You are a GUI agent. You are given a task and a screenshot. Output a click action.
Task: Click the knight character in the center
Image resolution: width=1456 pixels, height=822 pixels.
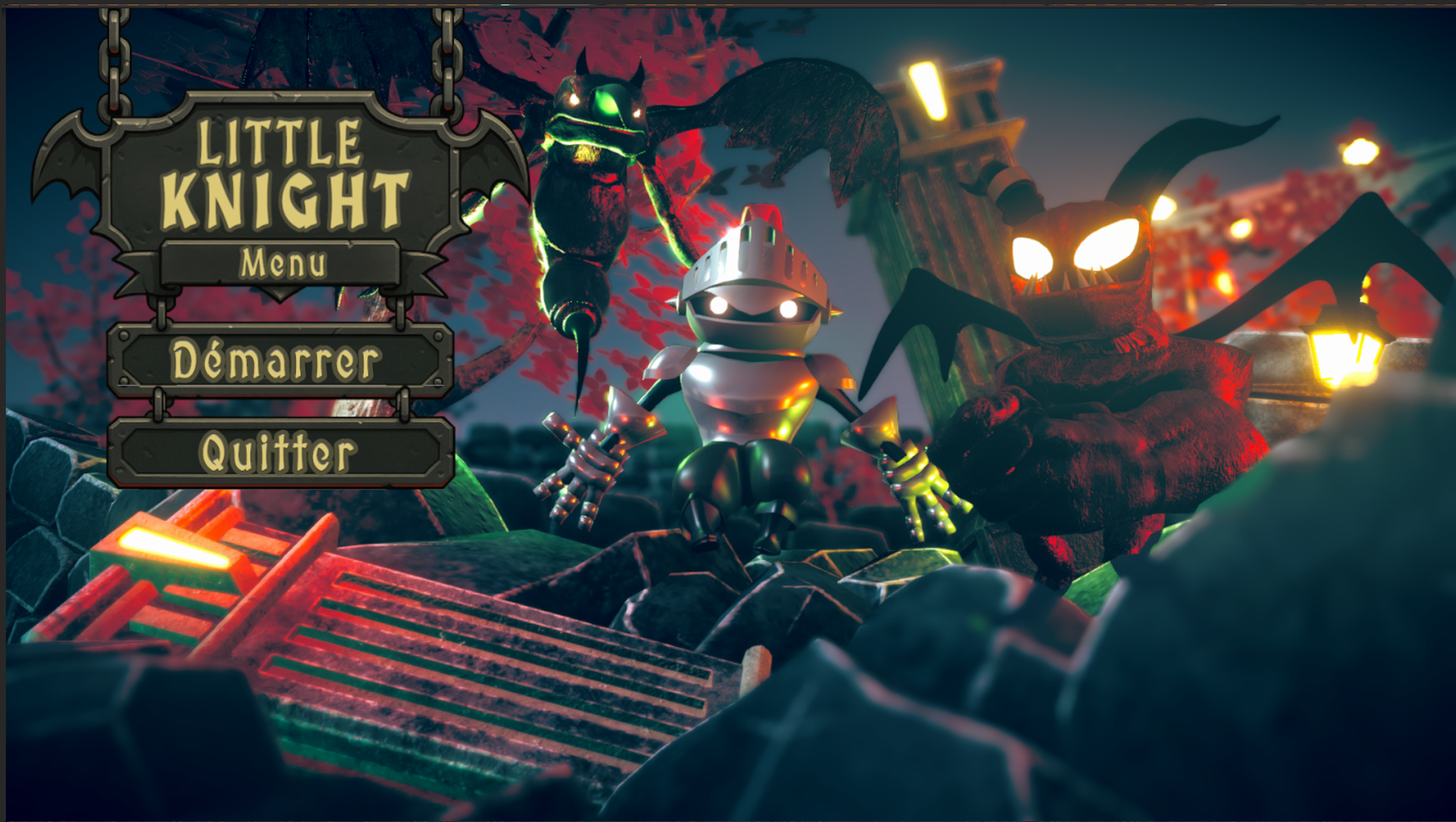[752, 376]
